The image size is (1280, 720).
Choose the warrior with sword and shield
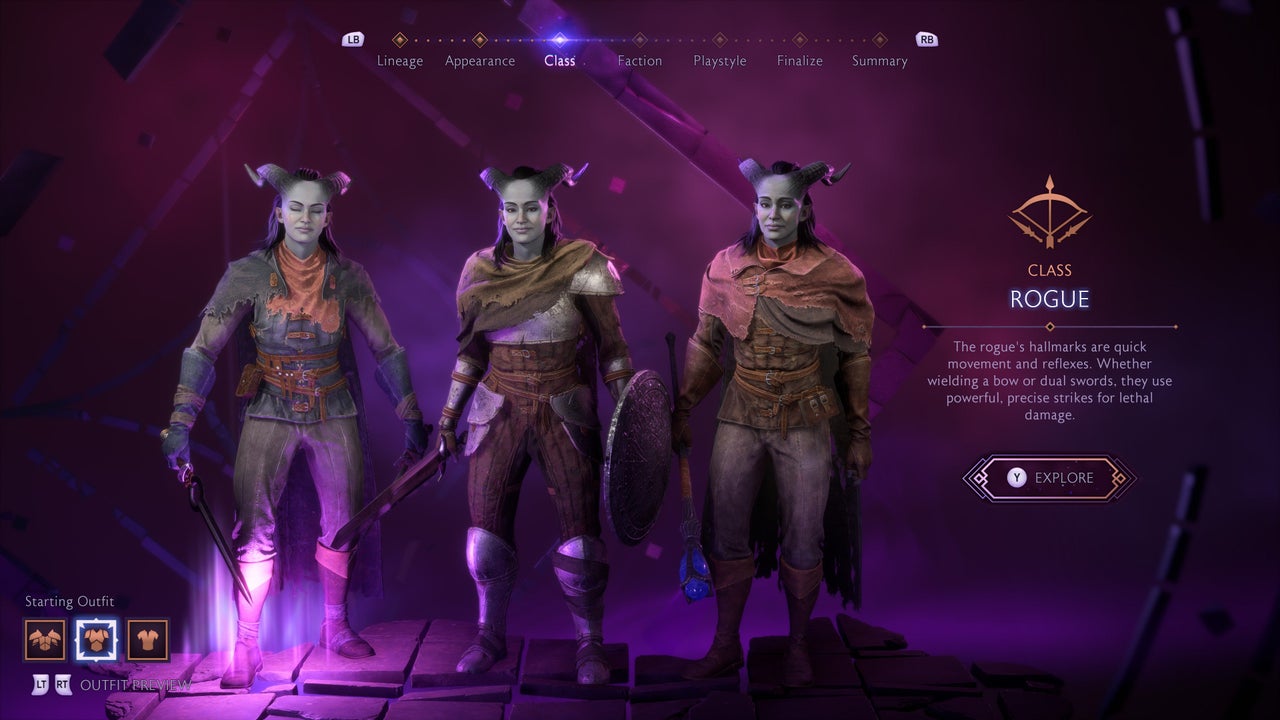[540, 400]
